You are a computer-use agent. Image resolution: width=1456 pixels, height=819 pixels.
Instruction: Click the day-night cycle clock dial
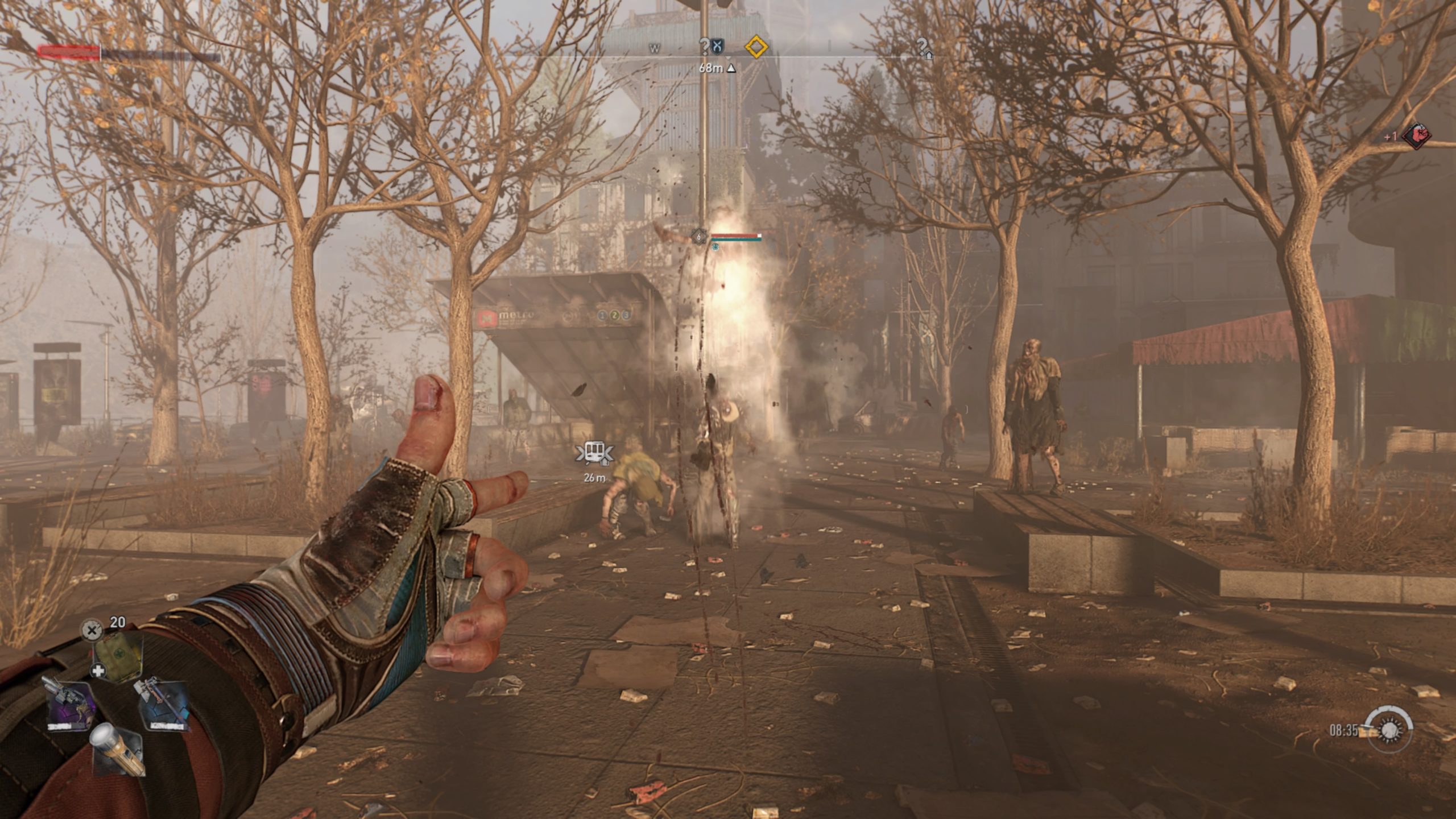coord(1390,730)
